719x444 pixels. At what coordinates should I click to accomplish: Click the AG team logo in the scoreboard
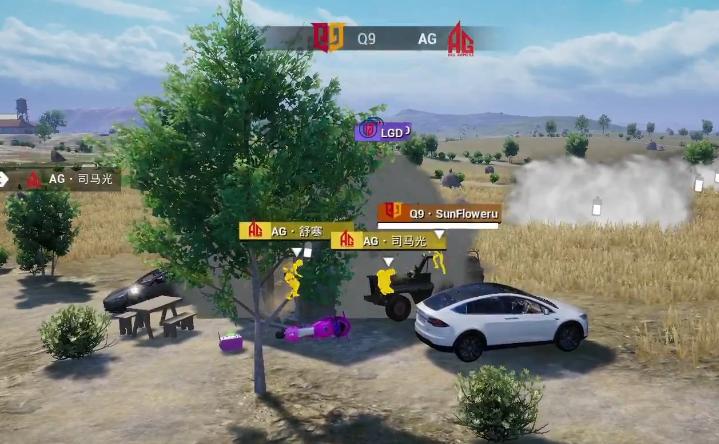pyautogui.click(x=460, y=39)
